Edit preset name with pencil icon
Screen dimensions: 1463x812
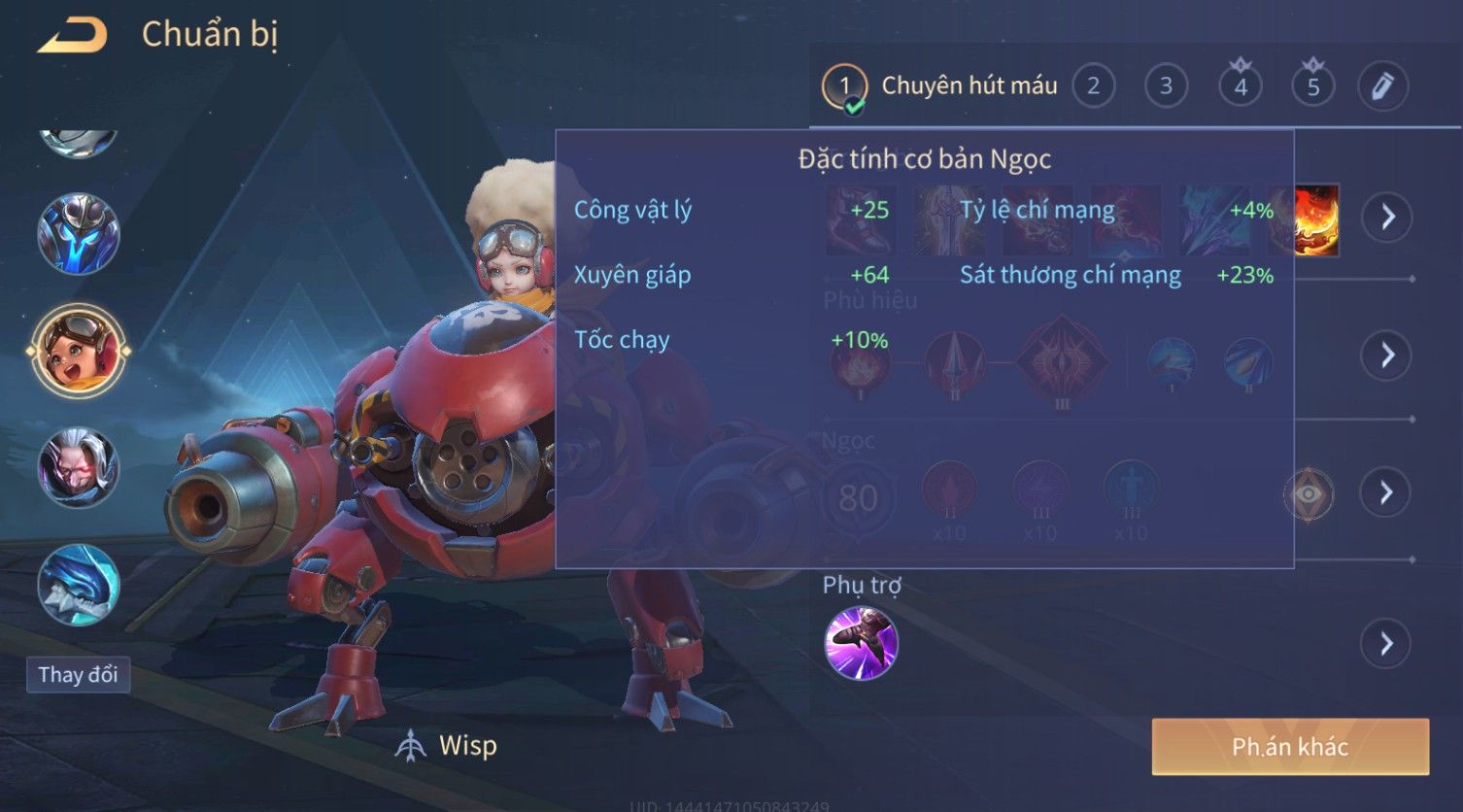pos(1382,86)
